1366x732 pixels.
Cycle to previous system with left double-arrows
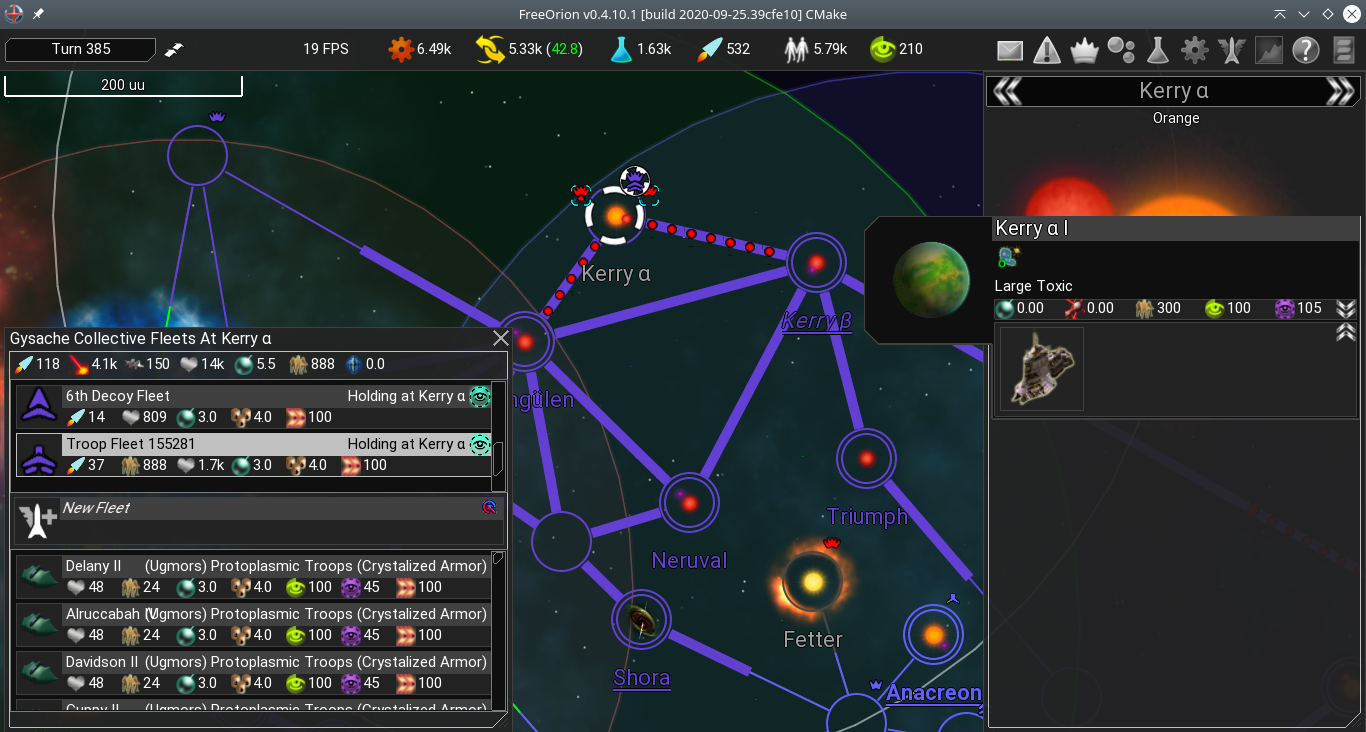[1006, 90]
